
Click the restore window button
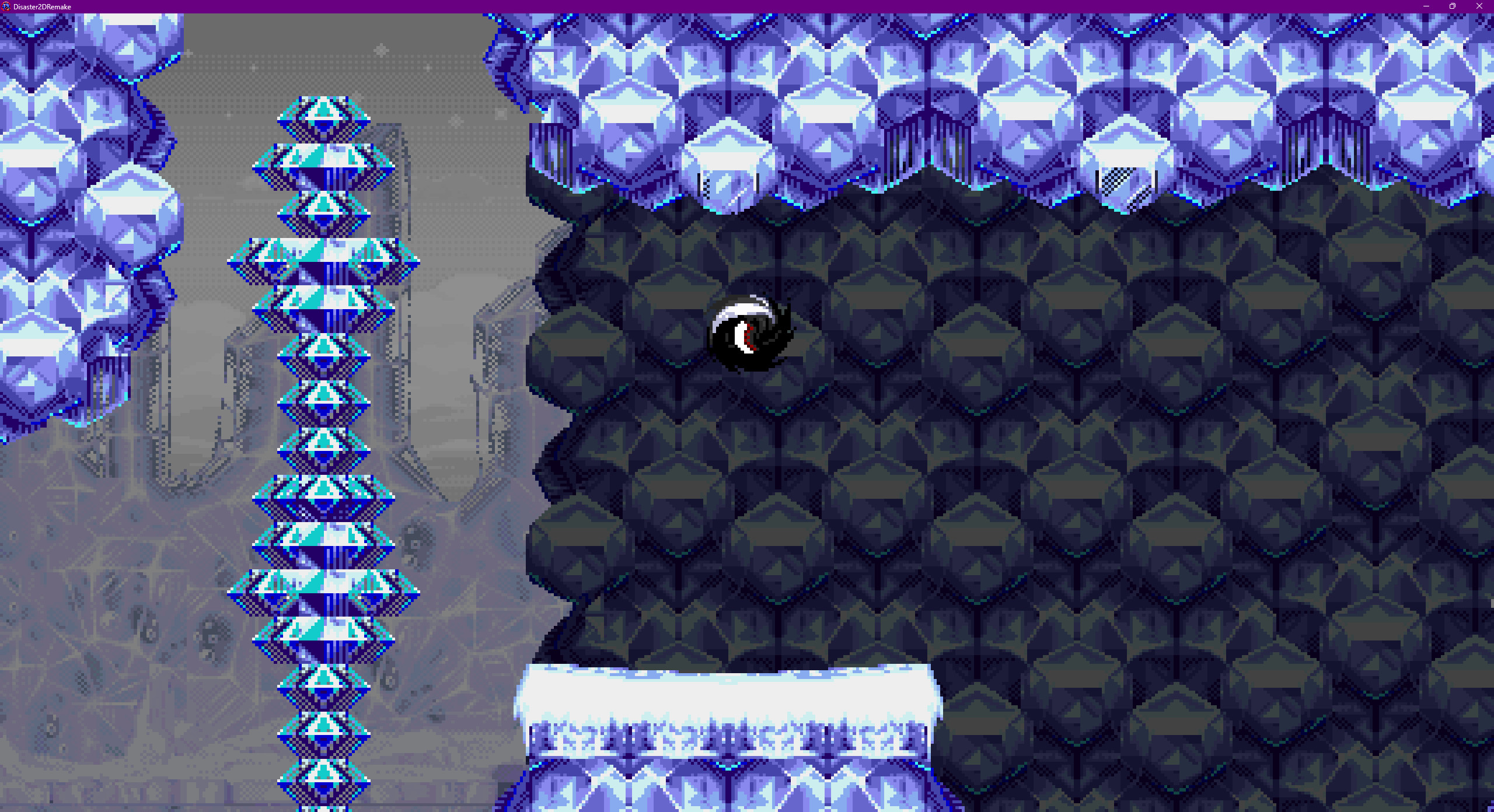[1453, 6]
